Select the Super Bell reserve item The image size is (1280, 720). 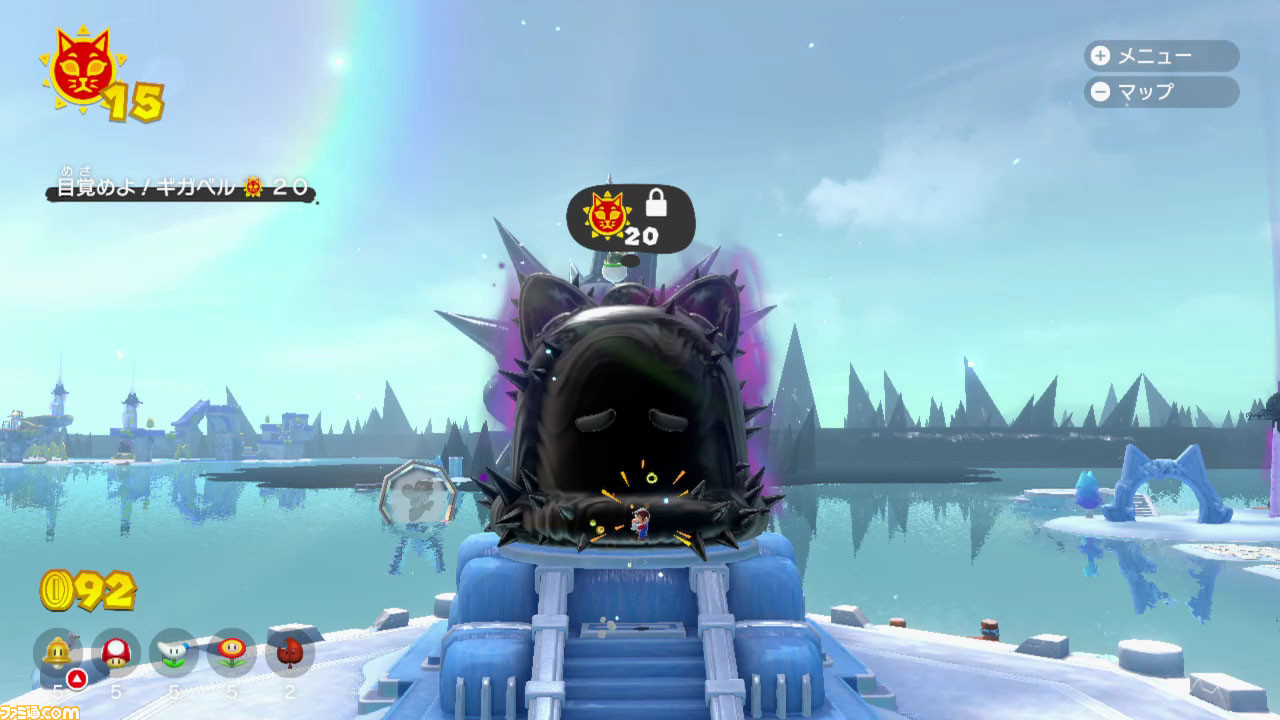coord(58,653)
